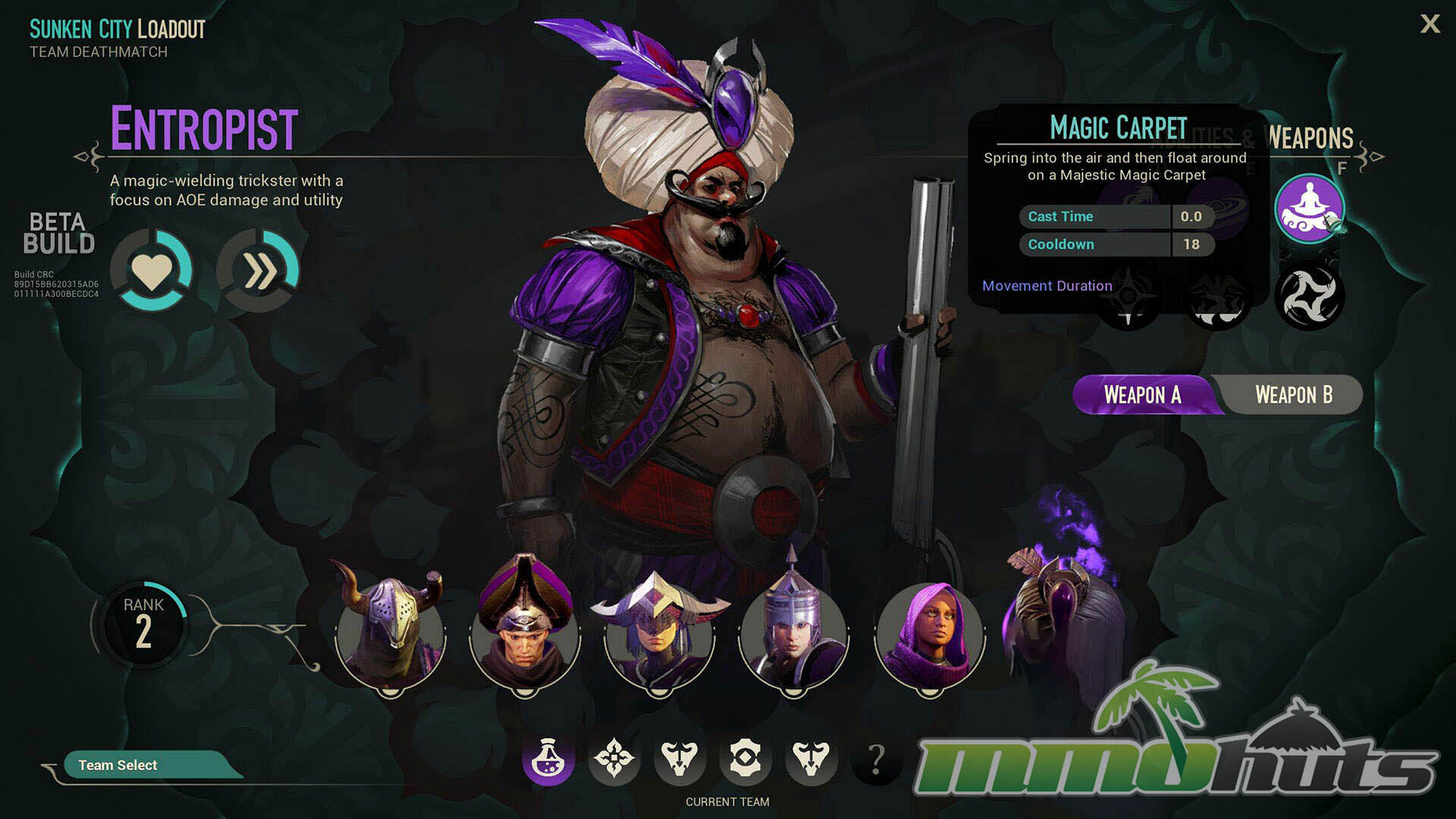Image resolution: width=1456 pixels, height=819 pixels.
Task: Close the loadout screen with the X
Action: tap(1429, 24)
